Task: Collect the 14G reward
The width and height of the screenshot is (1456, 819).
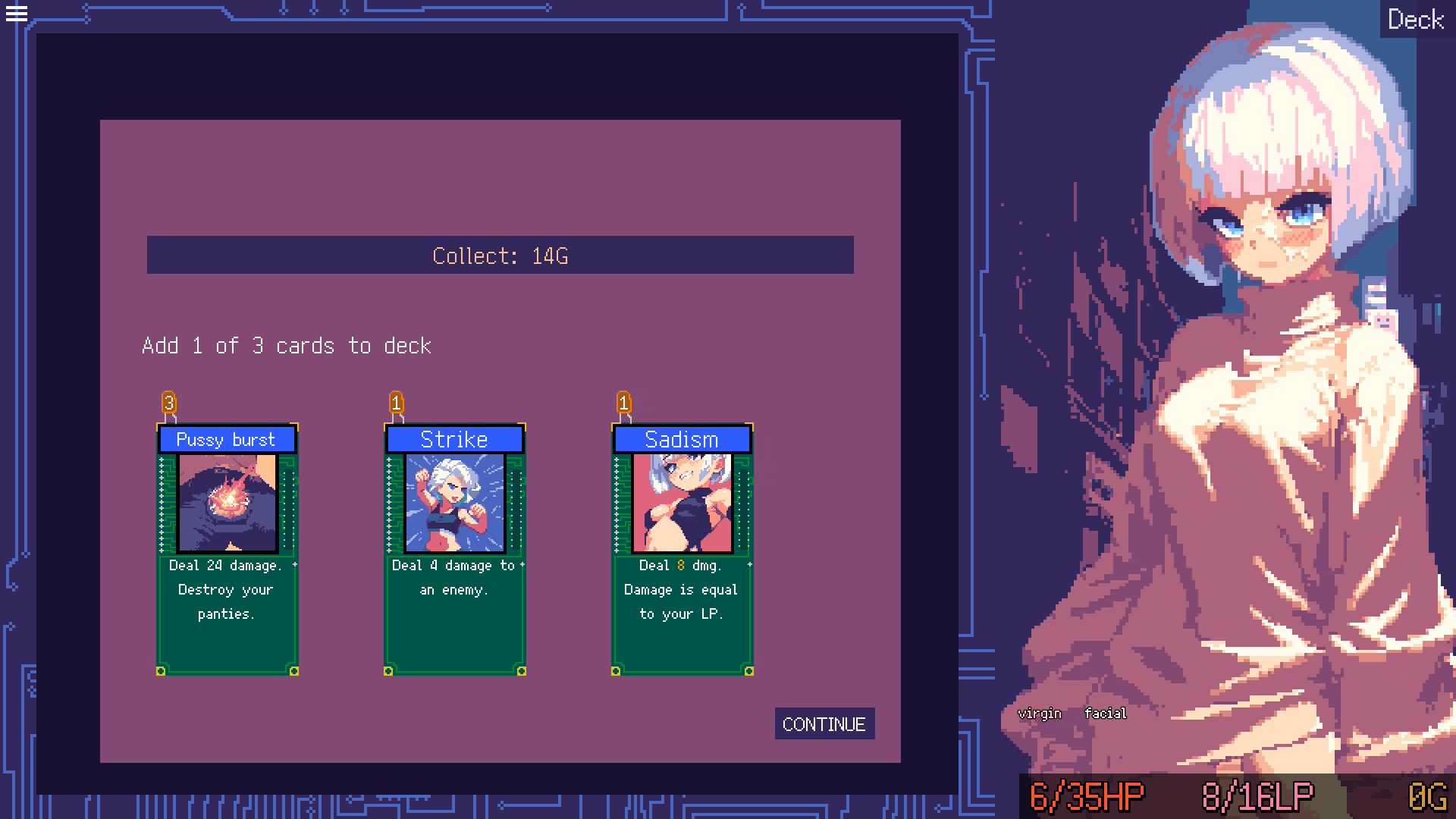Action: (500, 256)
